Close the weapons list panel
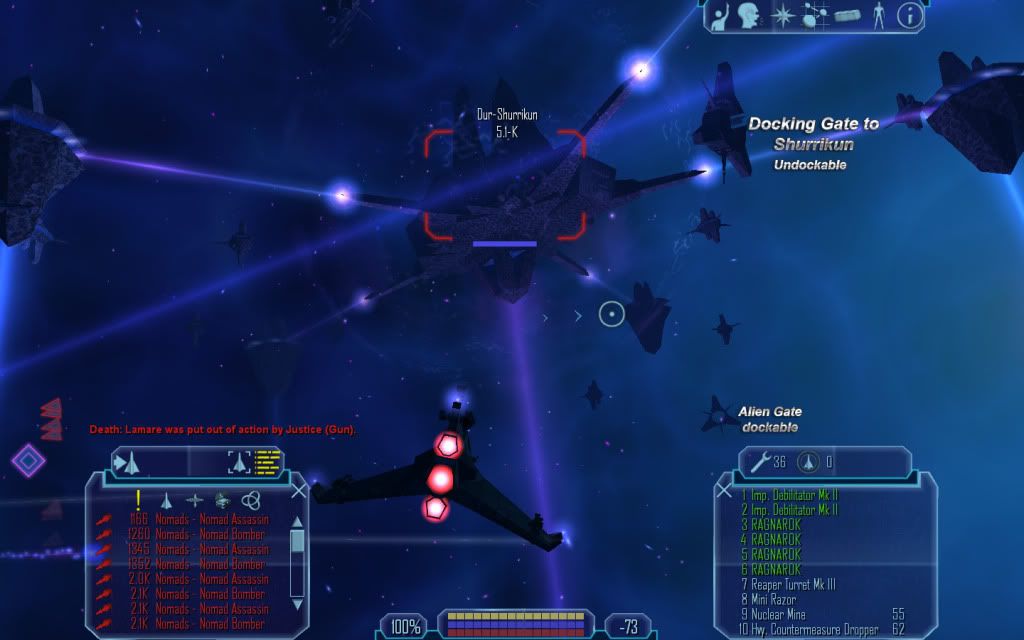1024x640 pixels. [x=724, y=490]
